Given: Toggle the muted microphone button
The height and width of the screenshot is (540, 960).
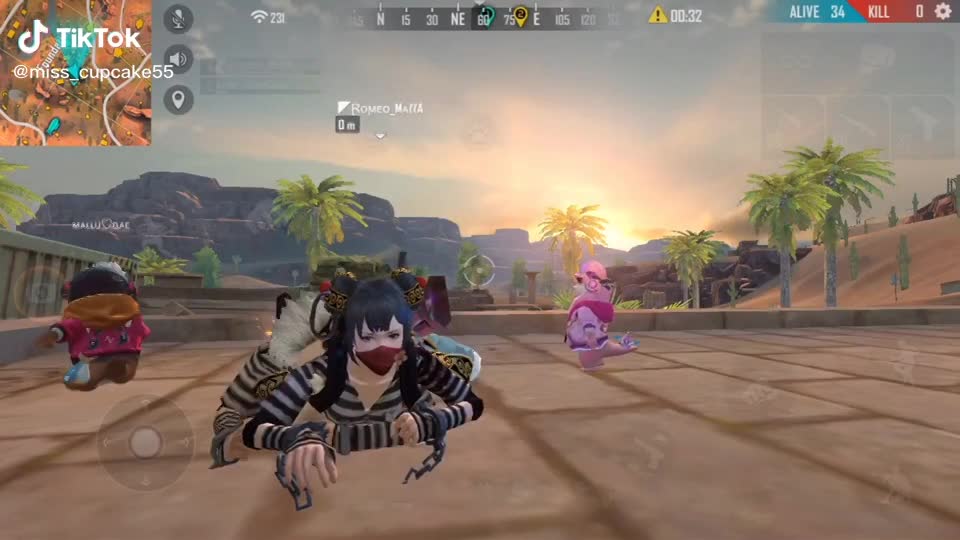Looking at the screenshot, I should click(x=178, y=18).
